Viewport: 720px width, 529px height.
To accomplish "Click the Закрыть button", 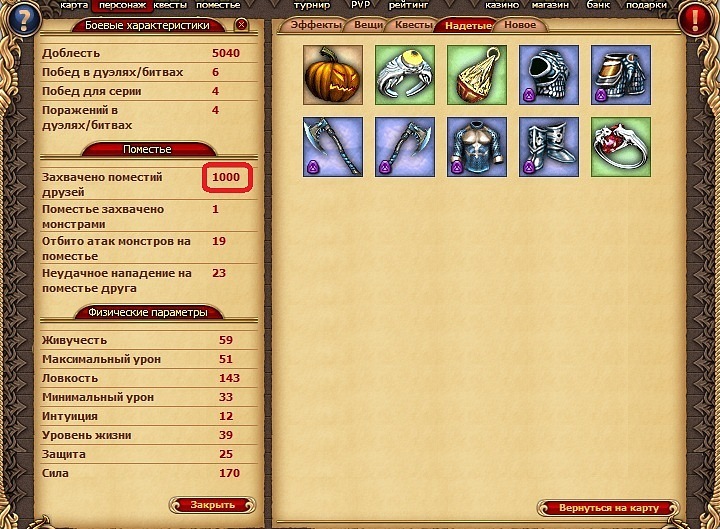I will click(213, 505).
